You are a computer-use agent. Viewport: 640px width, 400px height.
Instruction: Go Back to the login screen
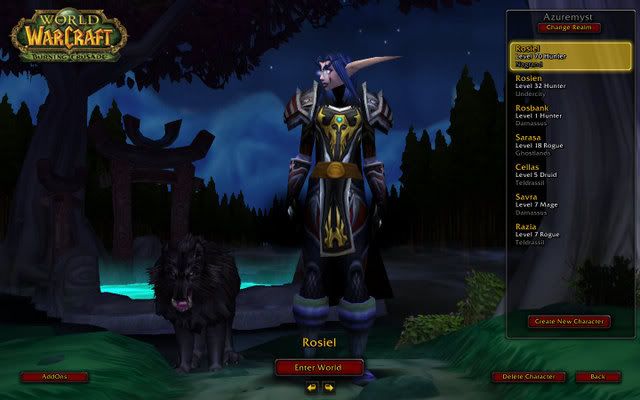pos(598,377)
